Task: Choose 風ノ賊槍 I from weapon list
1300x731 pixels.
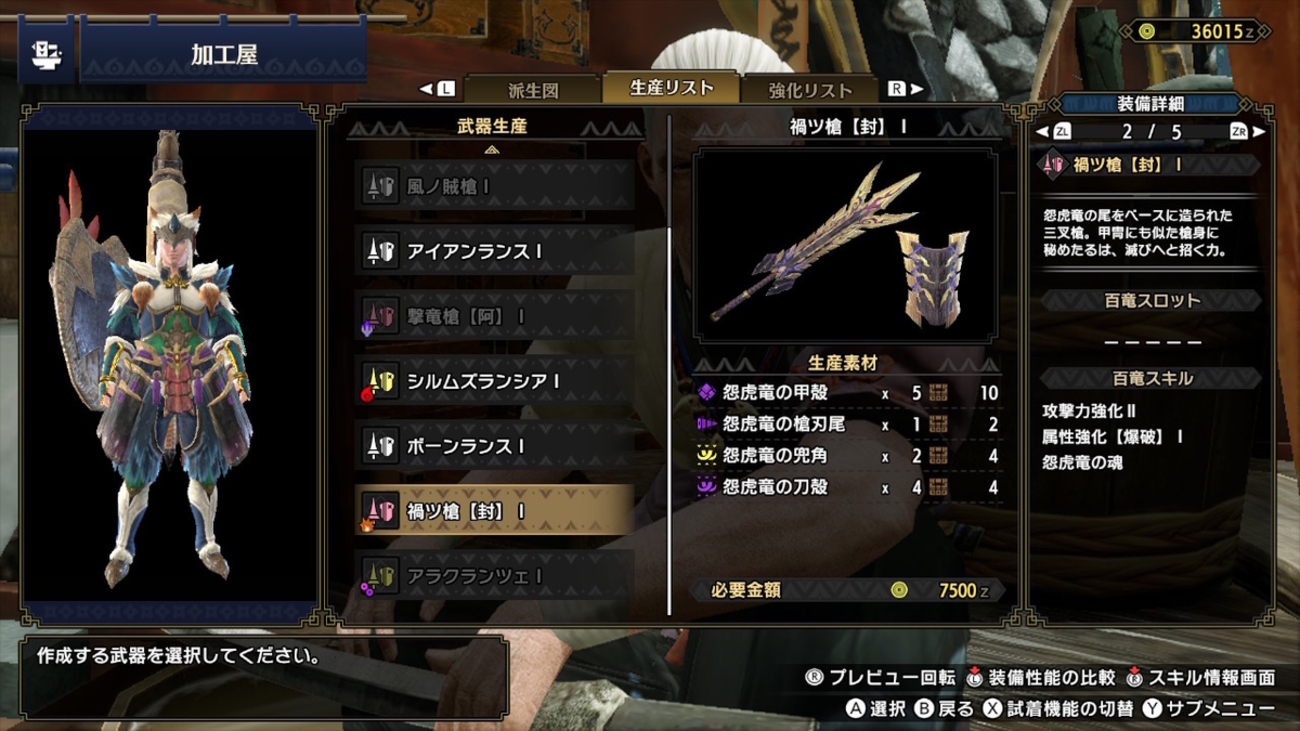Action: tap(495, 186)
